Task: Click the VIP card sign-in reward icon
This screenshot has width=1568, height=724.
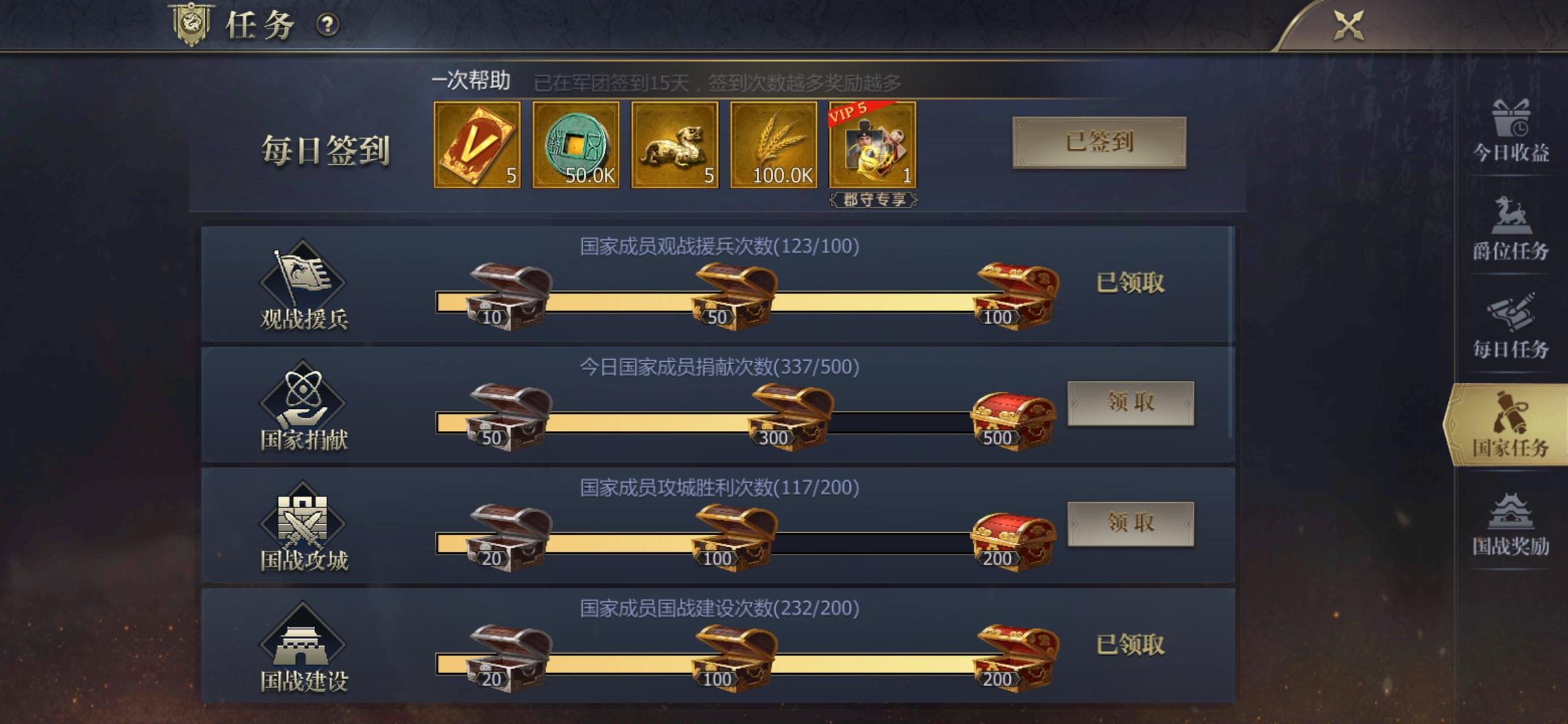Action: point(477,144)
